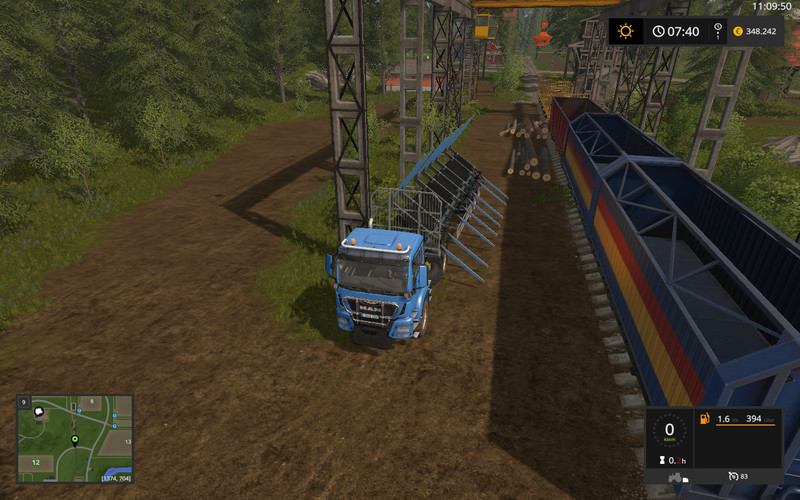Click the sun weather icon
This screenshot has height=500, width=800.
[626, 31]
